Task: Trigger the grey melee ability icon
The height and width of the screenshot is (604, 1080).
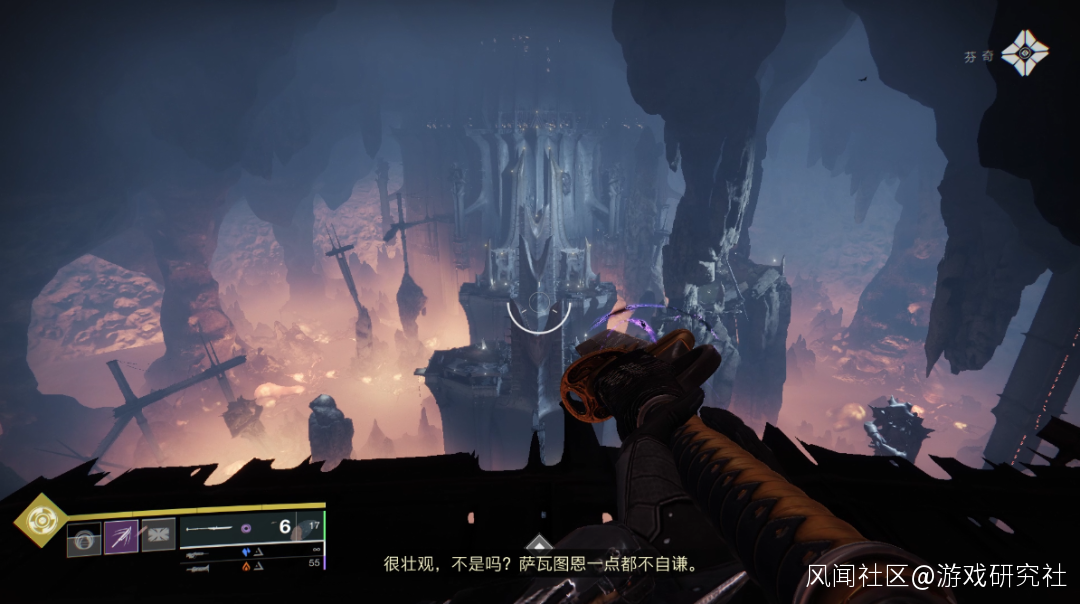Action: (158, 534)
